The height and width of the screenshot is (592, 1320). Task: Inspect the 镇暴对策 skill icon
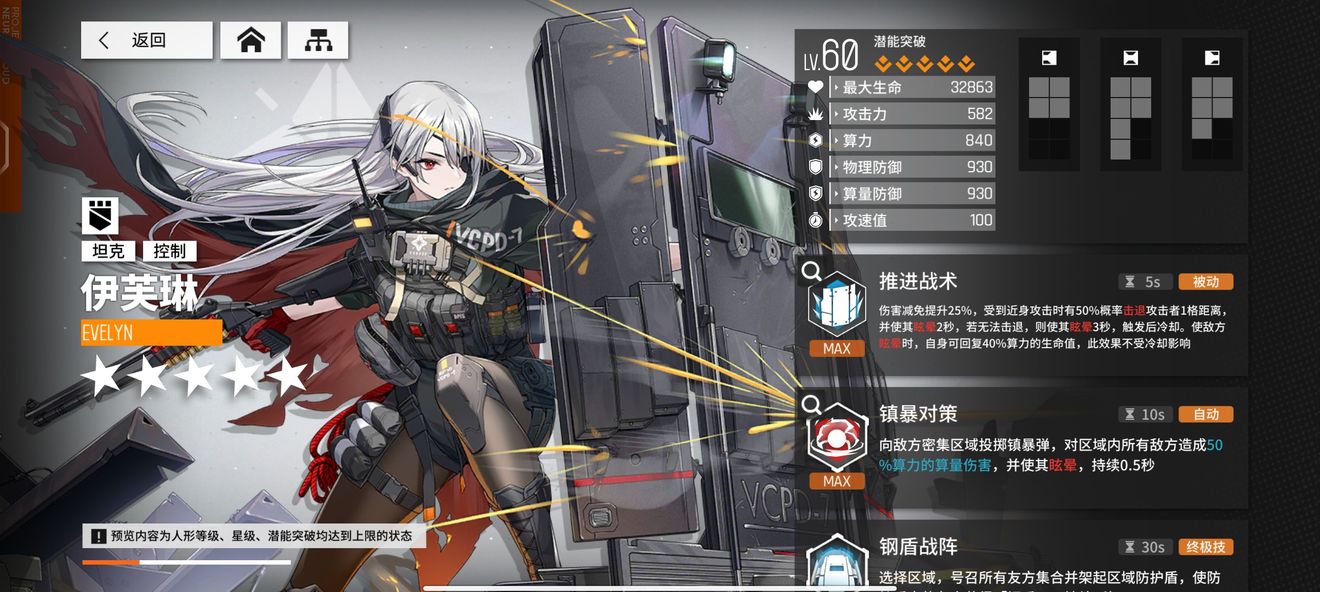coord(836,436)
